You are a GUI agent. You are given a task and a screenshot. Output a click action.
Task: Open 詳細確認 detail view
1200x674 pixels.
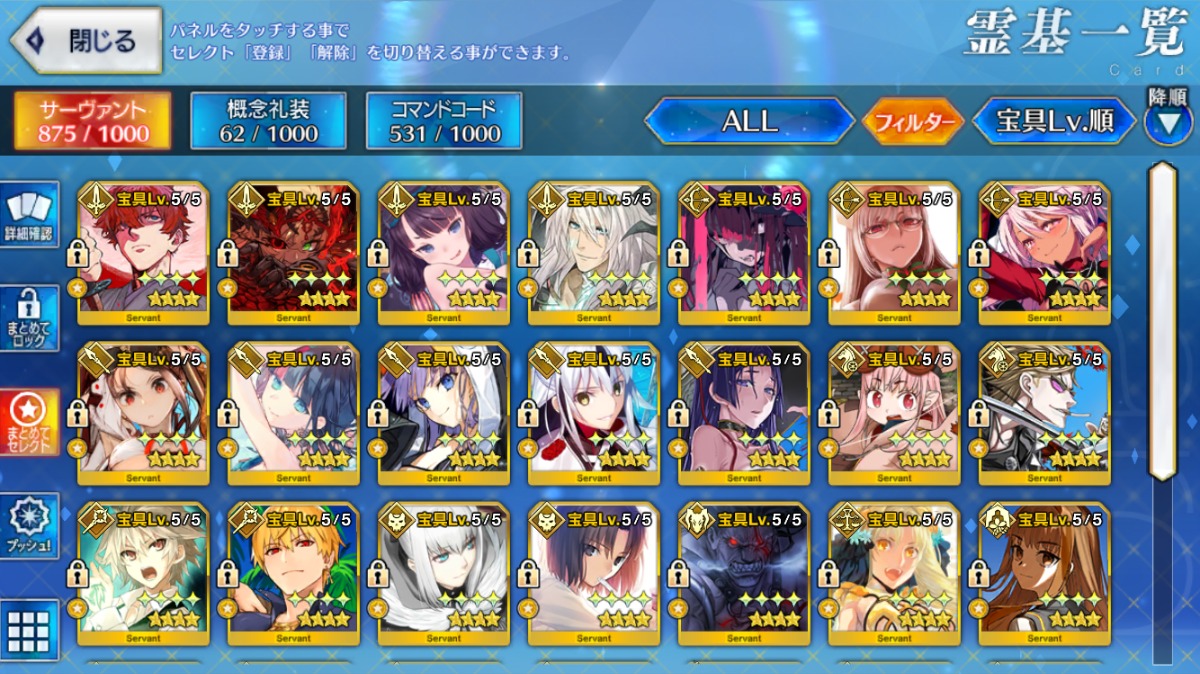29,215
